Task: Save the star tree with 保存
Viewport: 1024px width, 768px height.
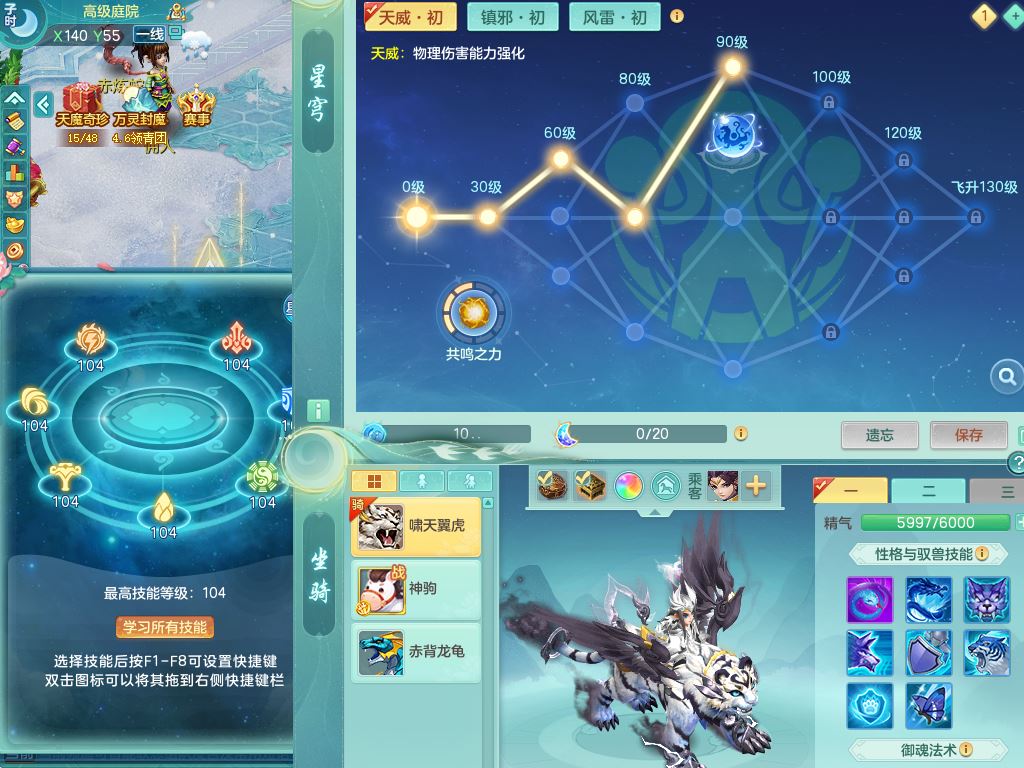Action: [x=968, y=435]
